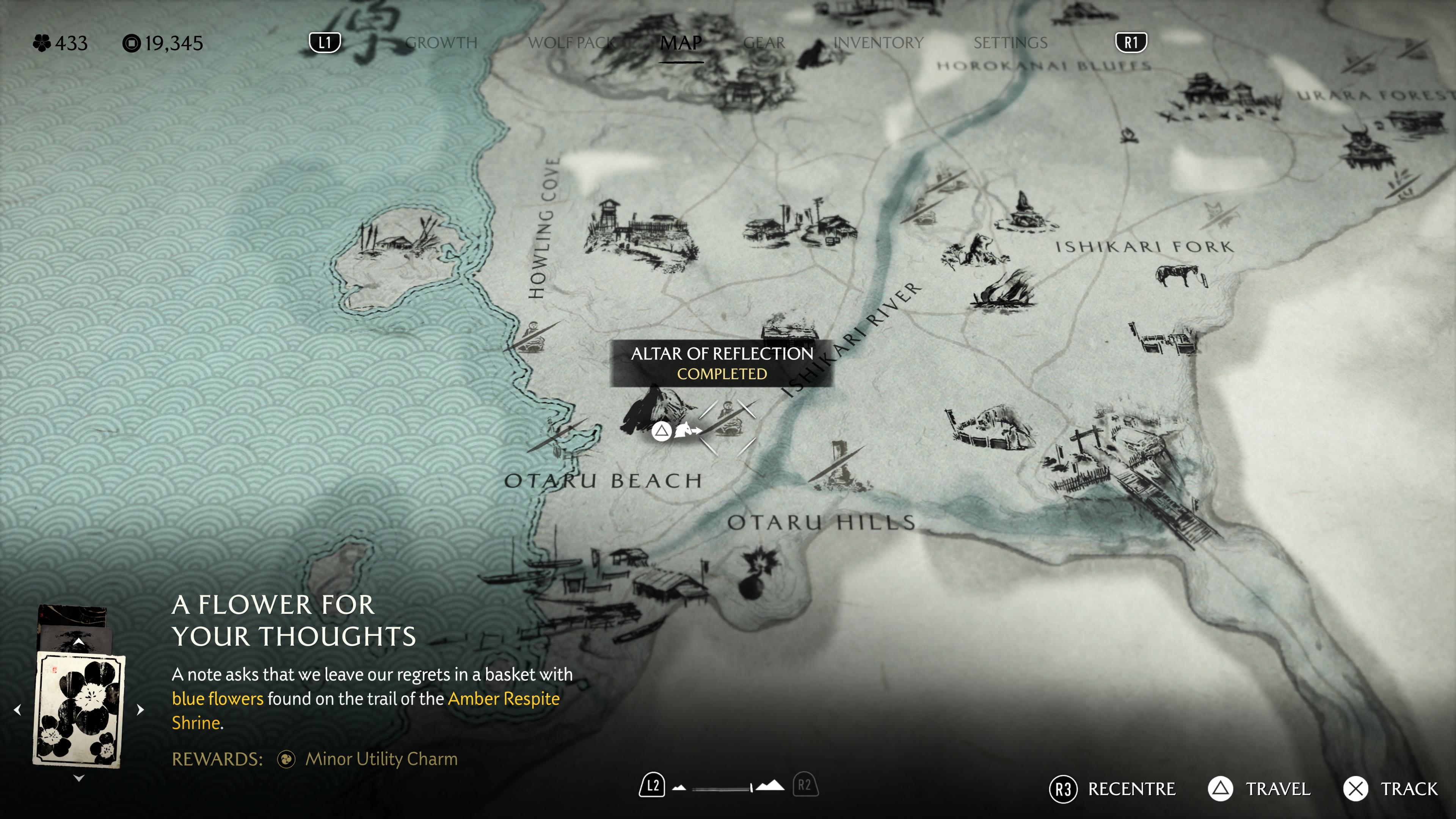This screenshot has width=1456, height=819.
Task: Select the flower quest card
Action: pyautogui.click(x=79, y=709)
